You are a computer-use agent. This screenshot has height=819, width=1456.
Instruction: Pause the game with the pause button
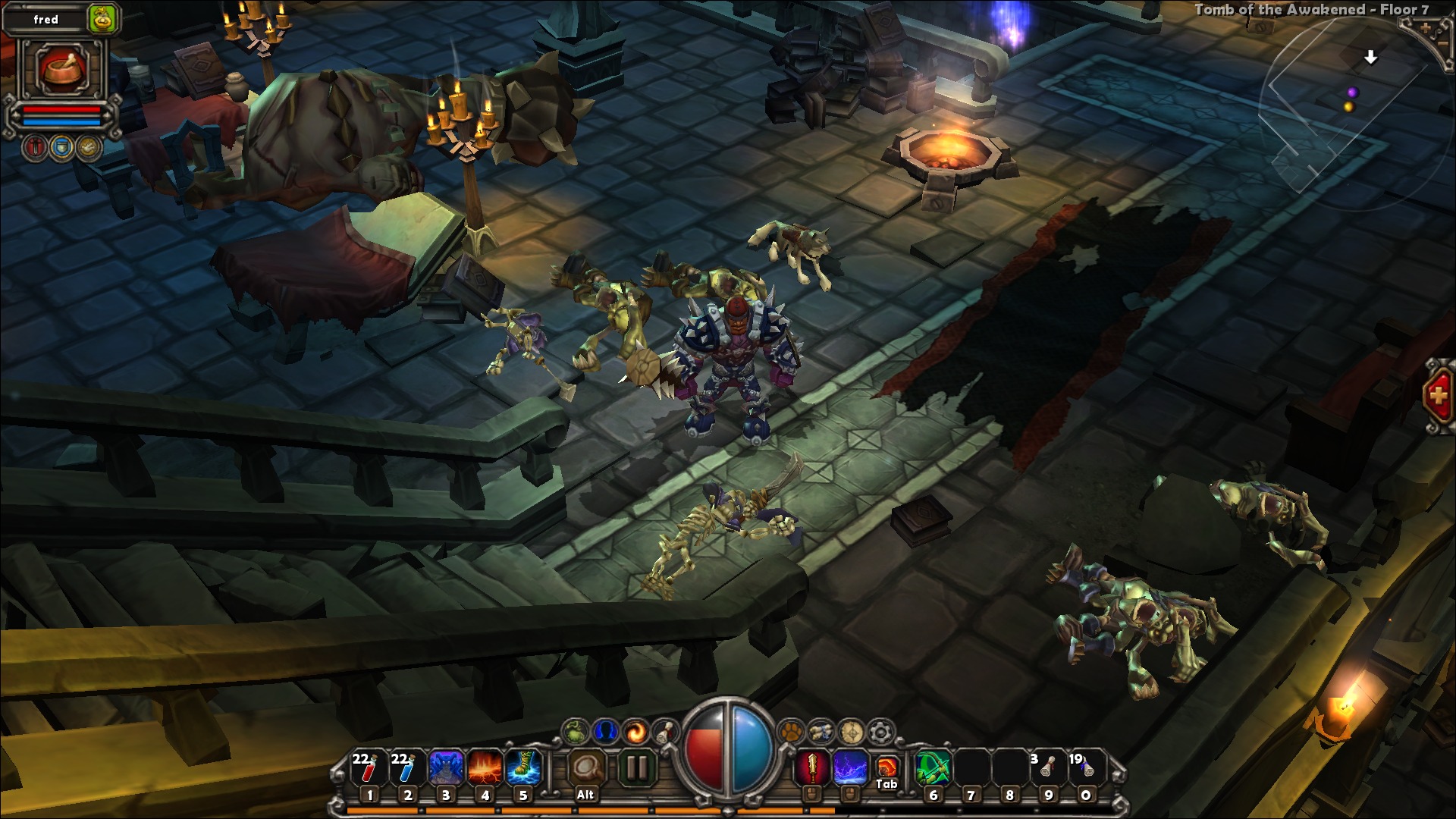637,769
